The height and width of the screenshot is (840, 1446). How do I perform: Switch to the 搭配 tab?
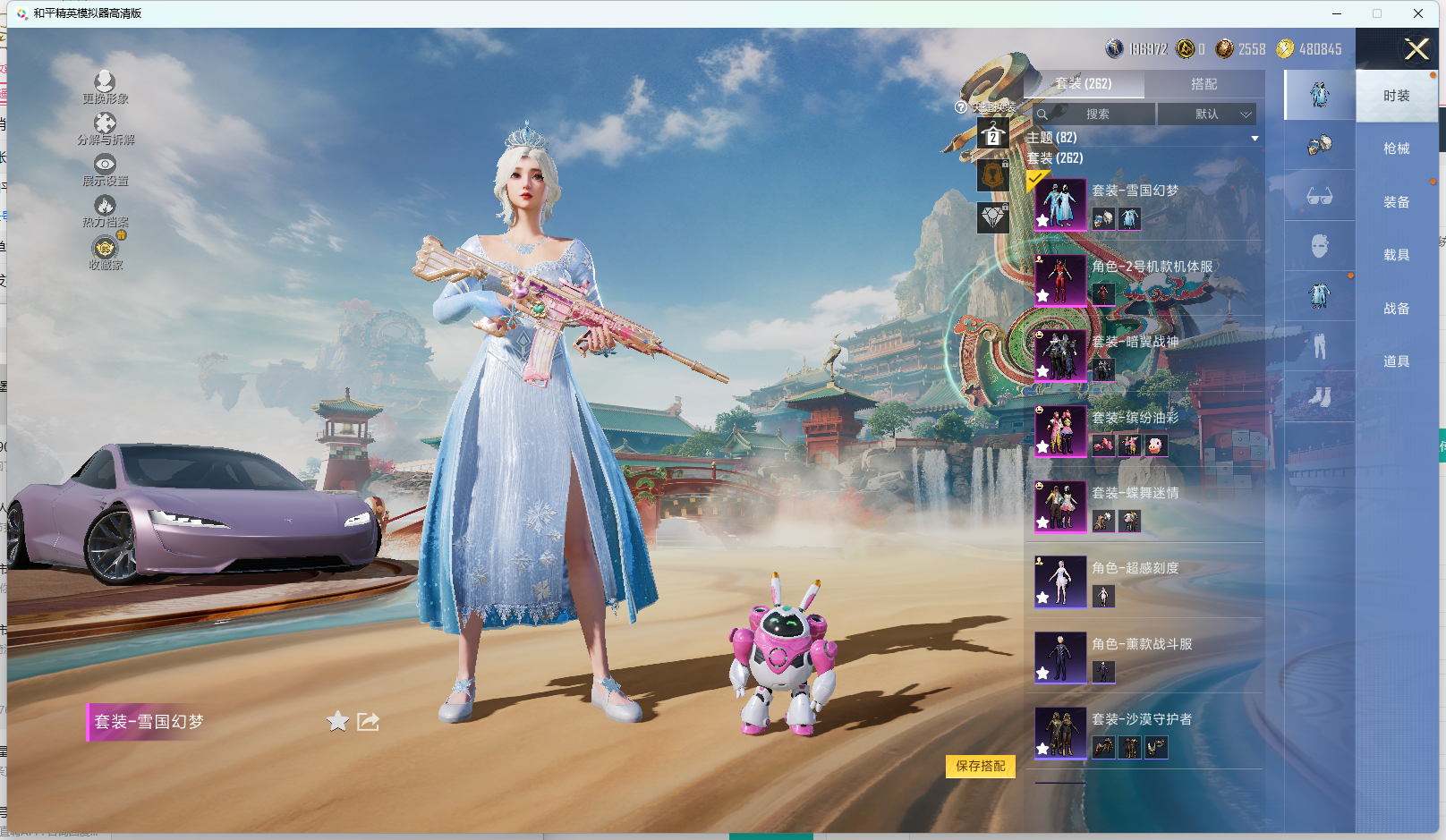[1204, 84]
